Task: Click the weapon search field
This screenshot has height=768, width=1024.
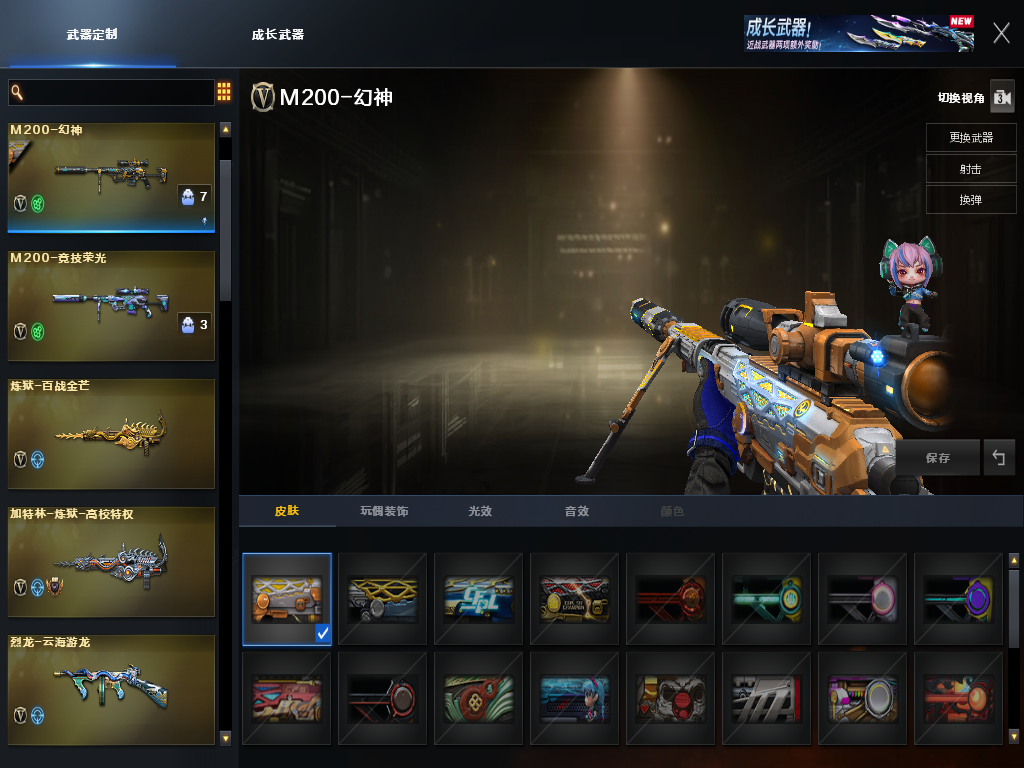Action: pyautogui.click(x=115, y=92)
